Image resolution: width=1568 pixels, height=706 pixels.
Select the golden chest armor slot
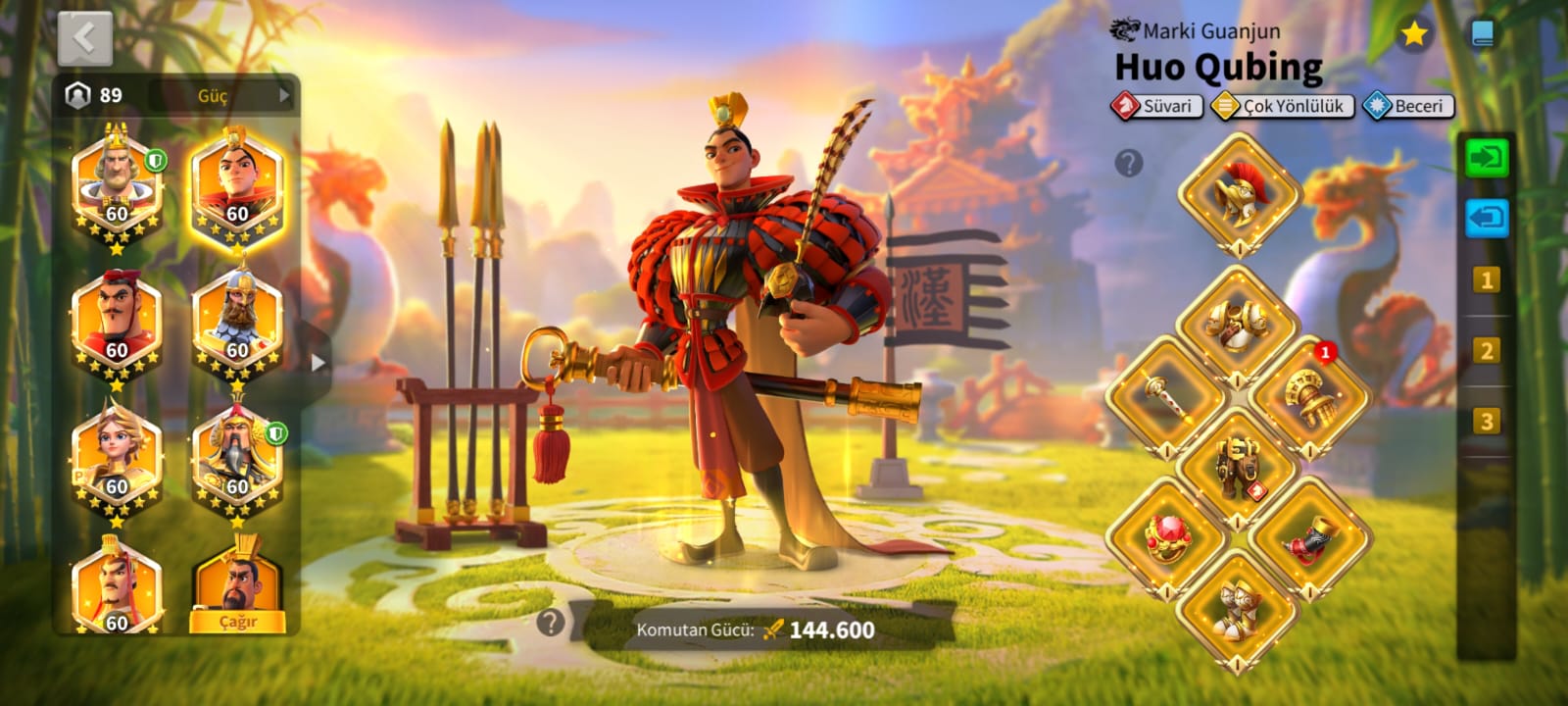(x=1238, y=322)
